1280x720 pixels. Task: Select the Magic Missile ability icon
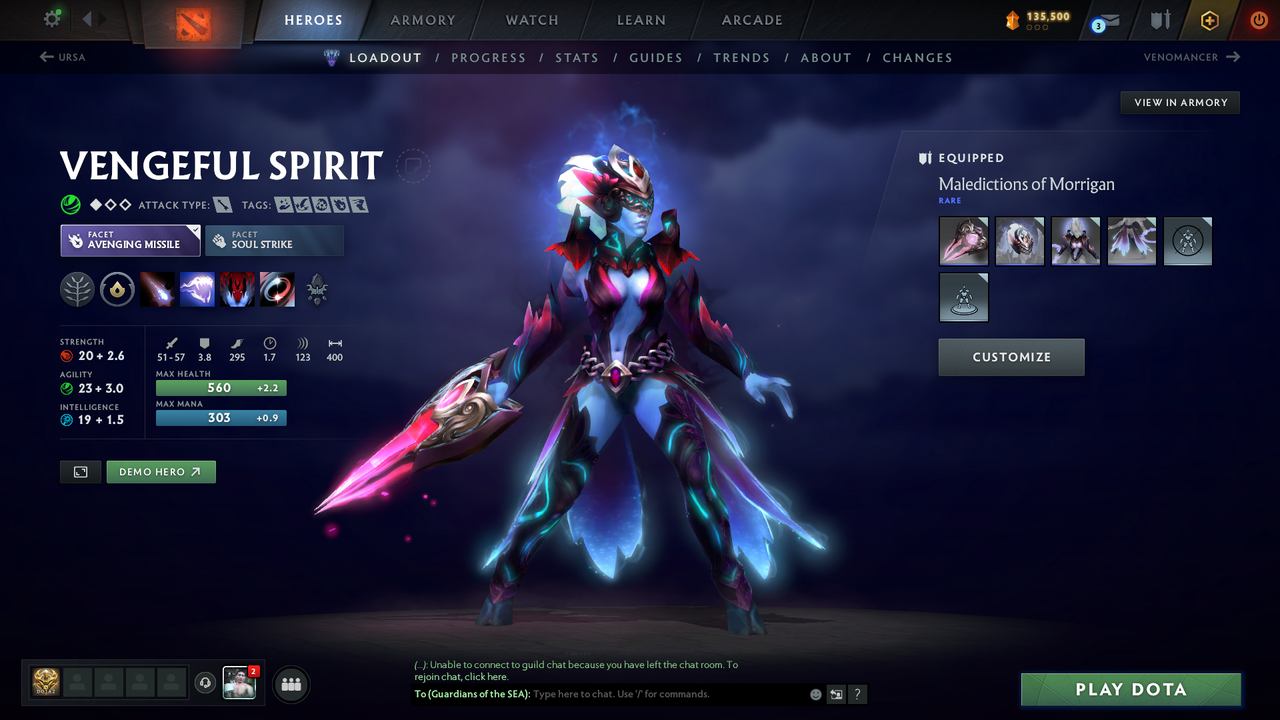[159, 289]
